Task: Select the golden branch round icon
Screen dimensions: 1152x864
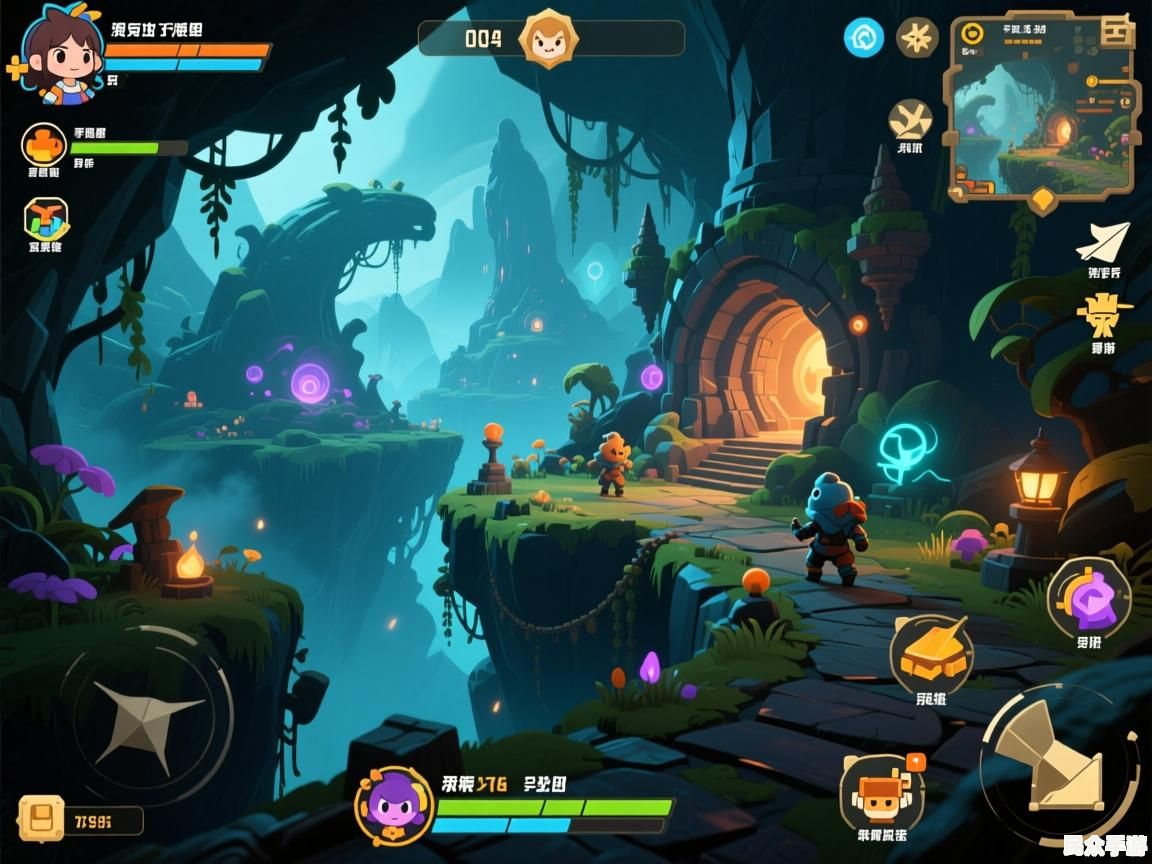Action: coord(910,119)
